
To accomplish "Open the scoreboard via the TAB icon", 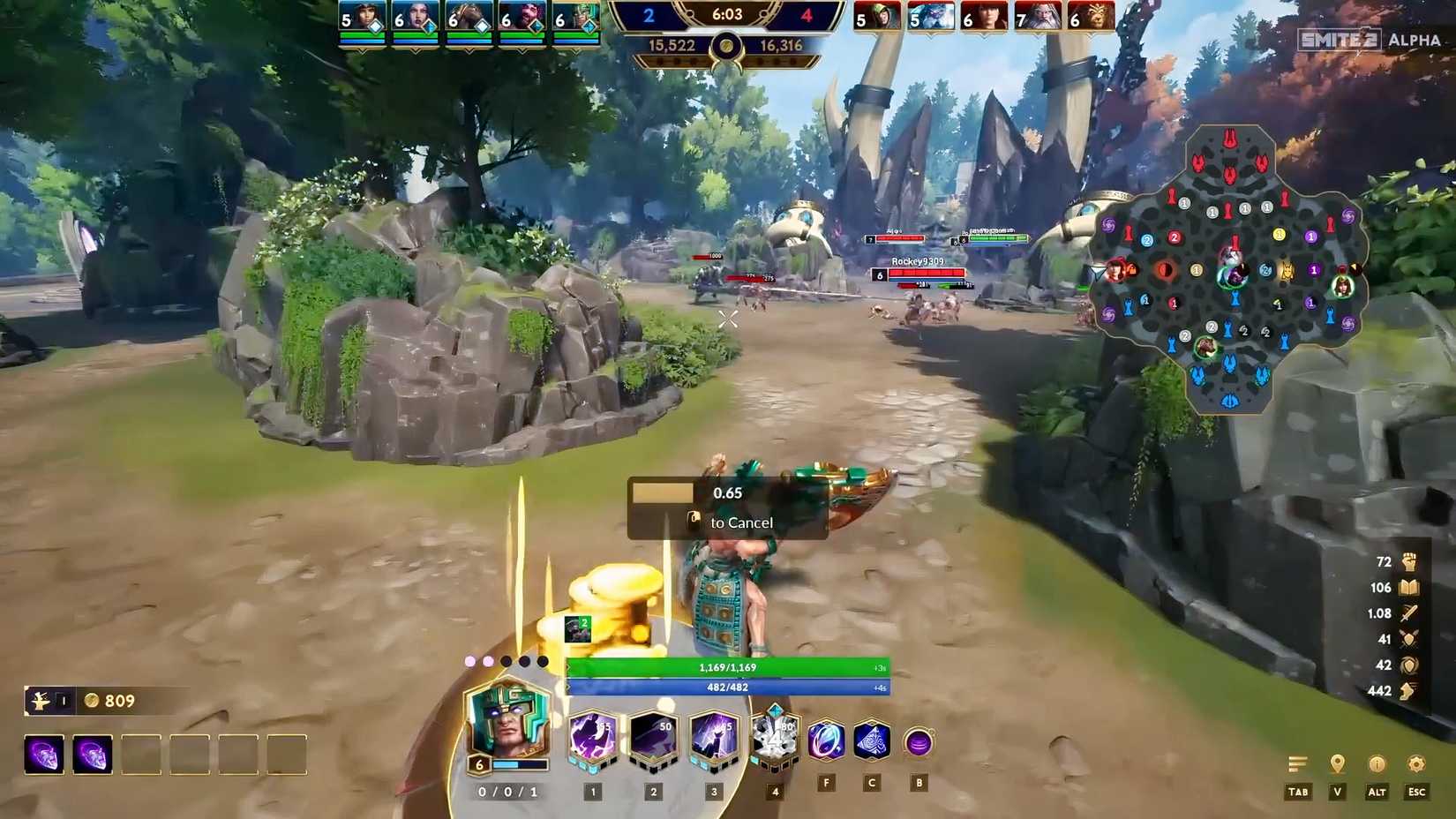I will 1298,762.
